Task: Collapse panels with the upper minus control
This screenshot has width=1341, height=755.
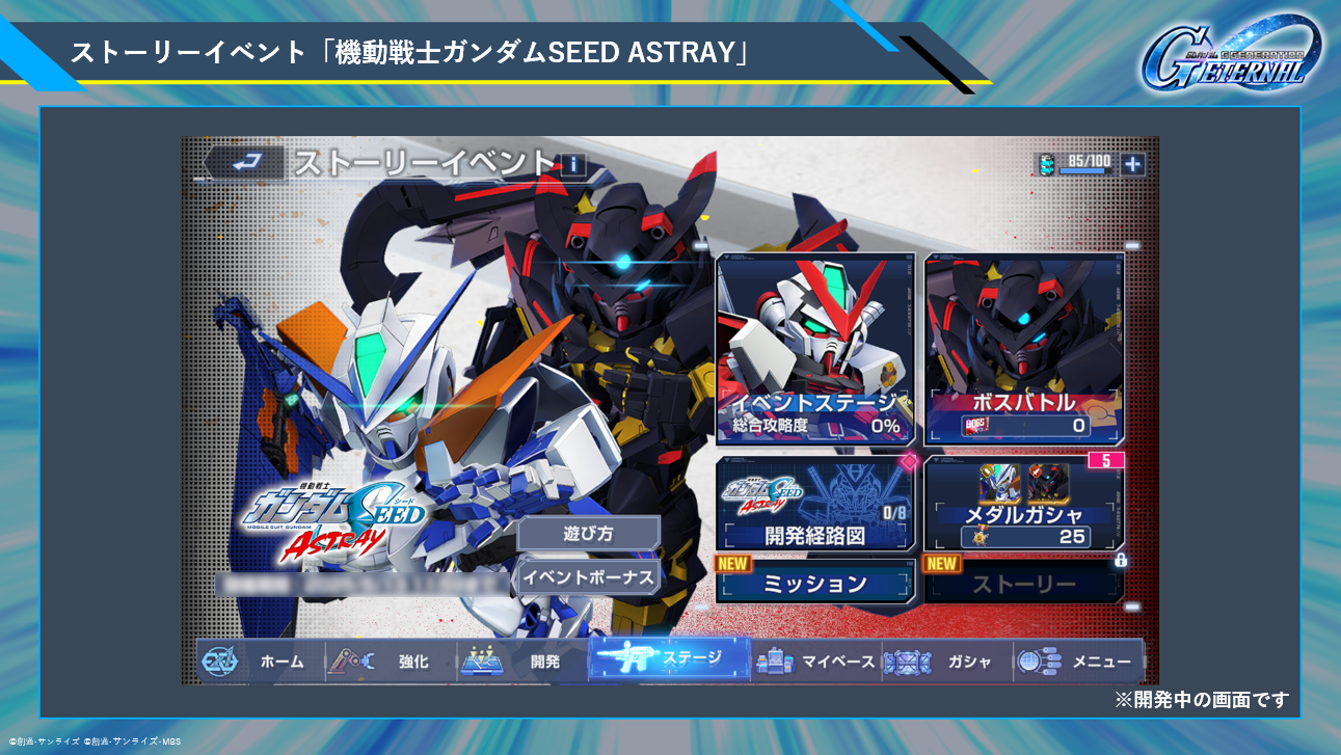Action: [1131, 243]
